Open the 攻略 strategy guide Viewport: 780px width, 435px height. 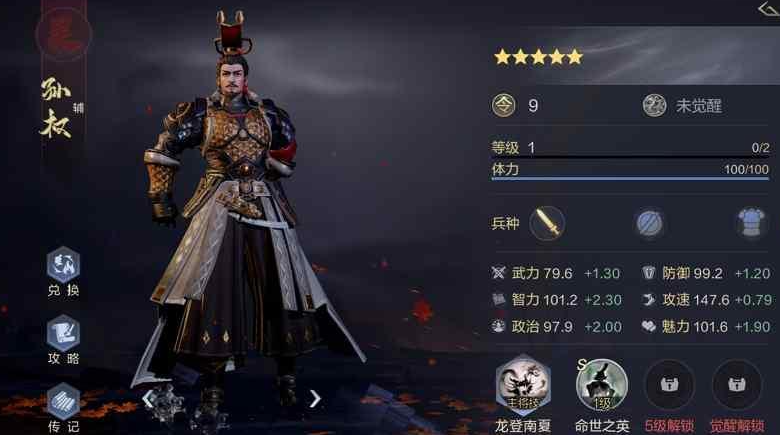click(x=63, y=334)
